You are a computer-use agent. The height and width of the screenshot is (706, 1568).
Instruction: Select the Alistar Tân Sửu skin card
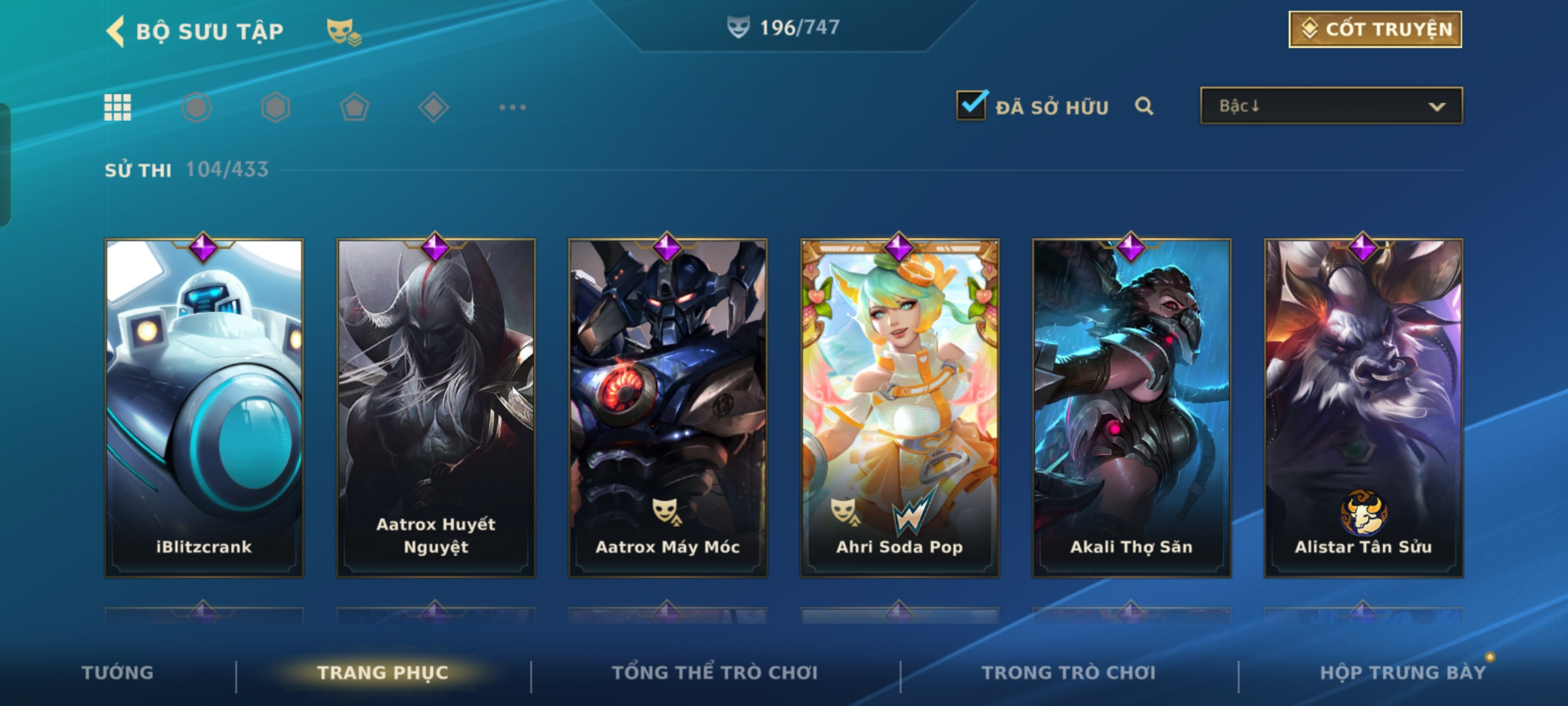(1364, 408)
